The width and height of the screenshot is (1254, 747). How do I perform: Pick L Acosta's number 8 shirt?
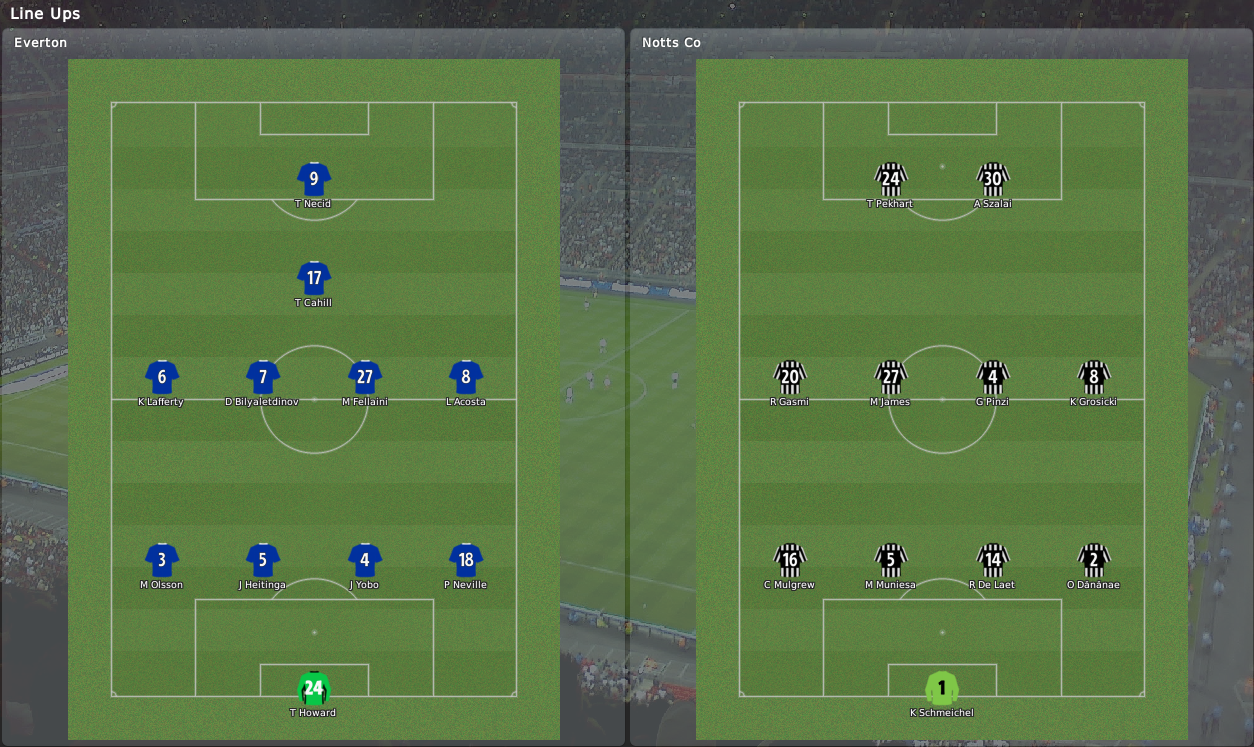click(466, 377)
